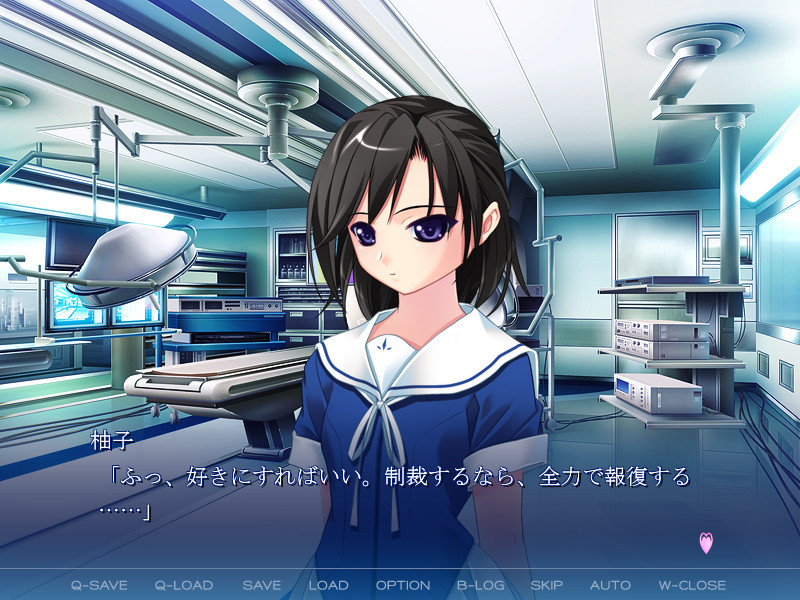This screenshot has height=600, width=800.
Task: Toggle AUTO text advance mode
Action: click(610, 585)
